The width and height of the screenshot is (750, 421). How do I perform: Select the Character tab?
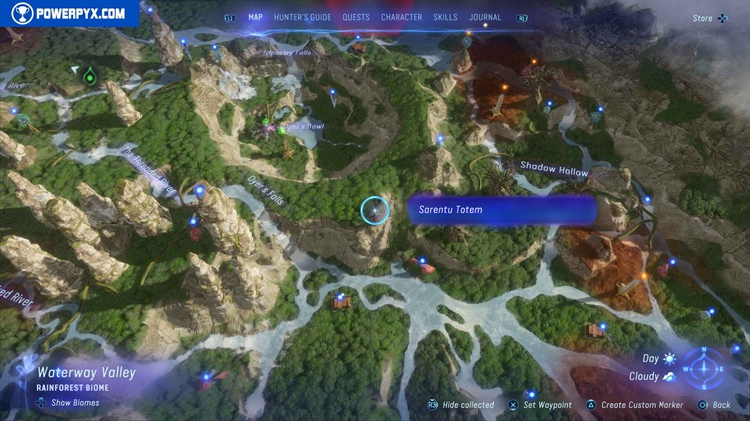(402, 17)
